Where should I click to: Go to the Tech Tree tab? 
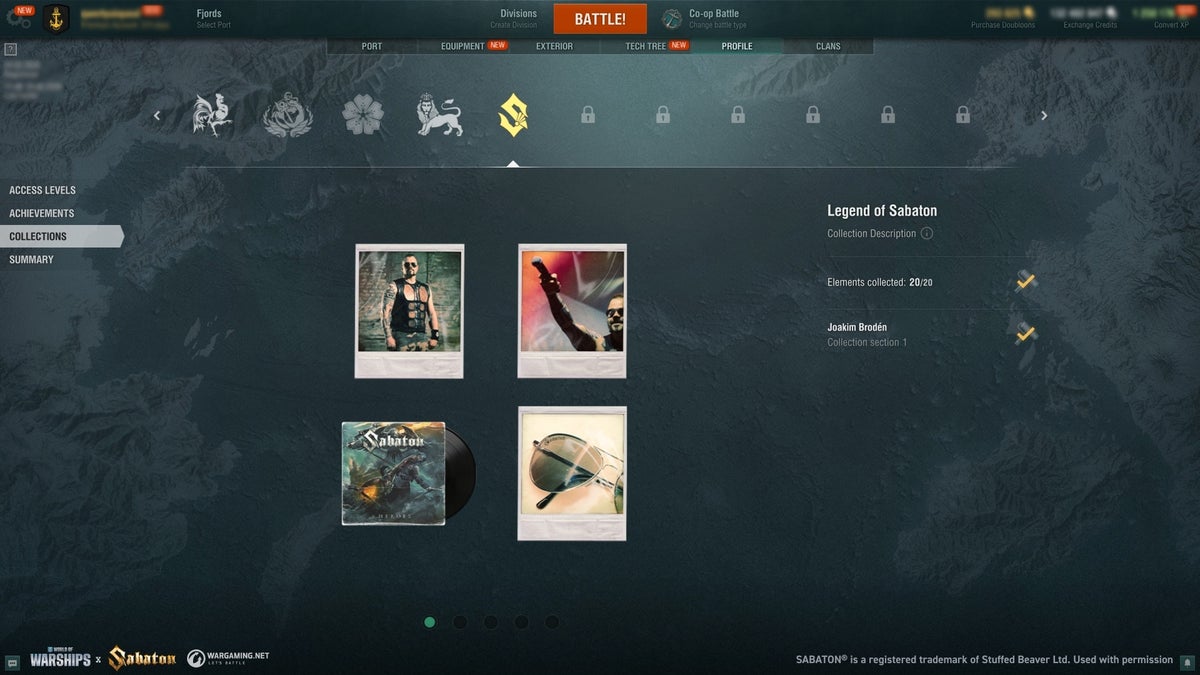pyautogui.click(x=646, y=46)
